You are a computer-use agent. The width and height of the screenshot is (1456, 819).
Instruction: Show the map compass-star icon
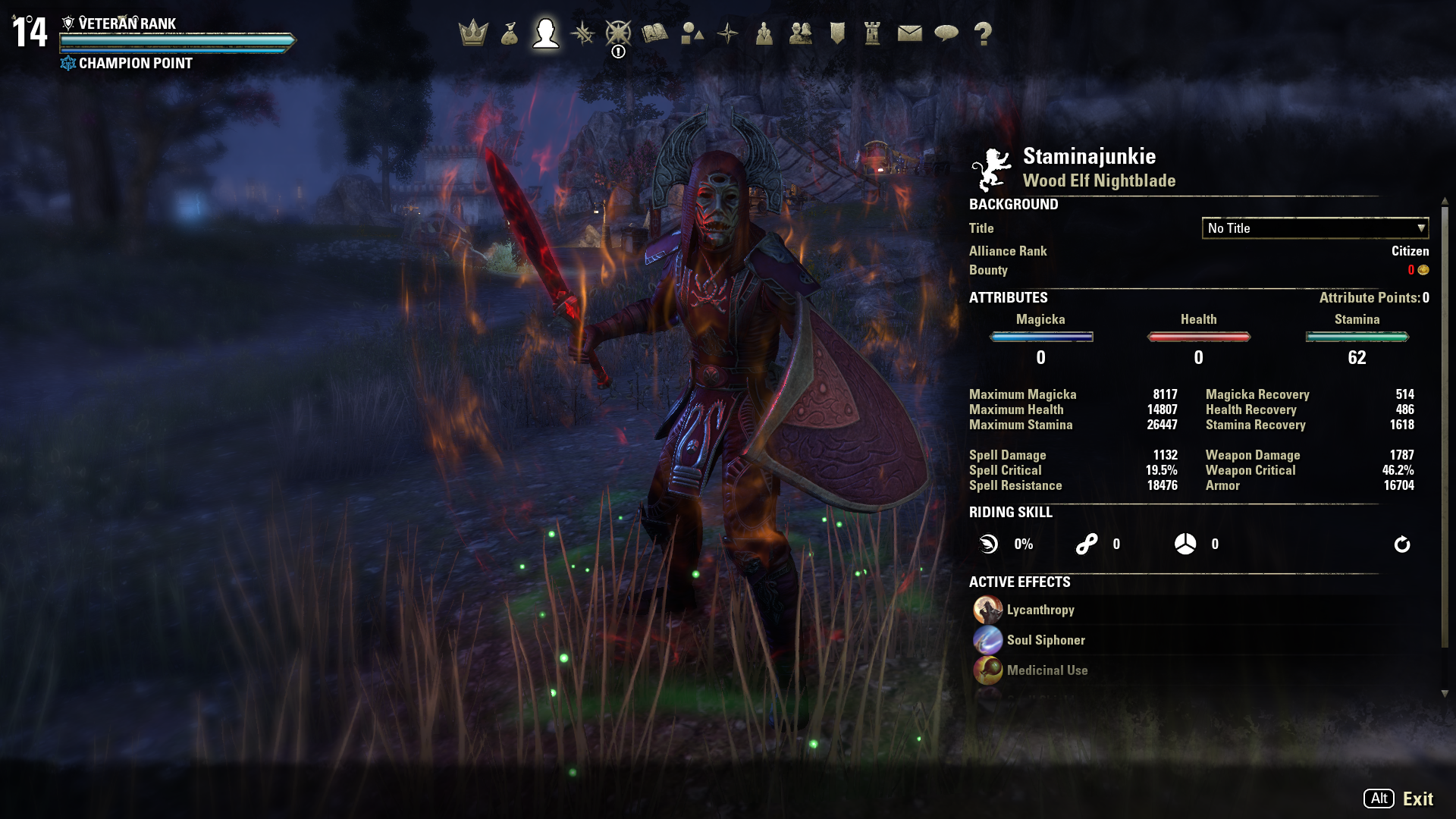pos(728,33)
